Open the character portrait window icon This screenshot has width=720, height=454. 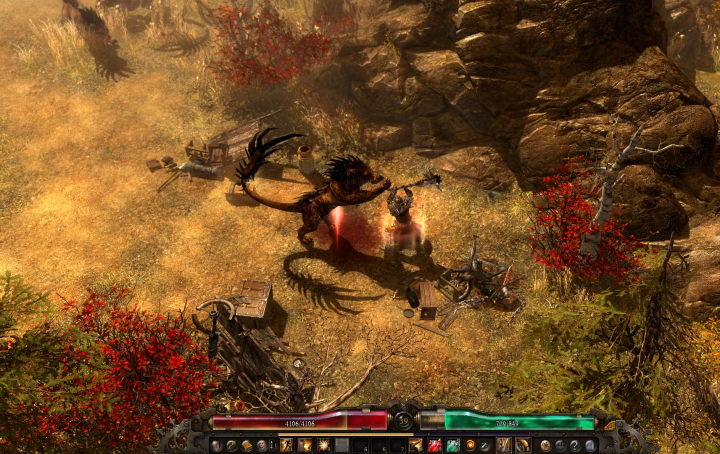[x=216, y=445]
